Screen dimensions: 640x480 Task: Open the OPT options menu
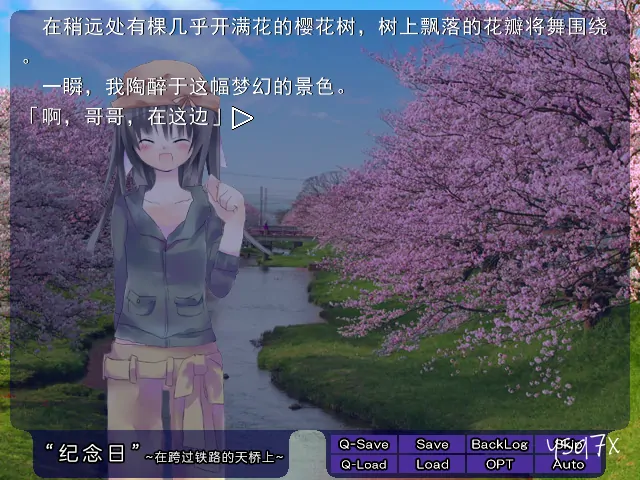coord(499,464)
